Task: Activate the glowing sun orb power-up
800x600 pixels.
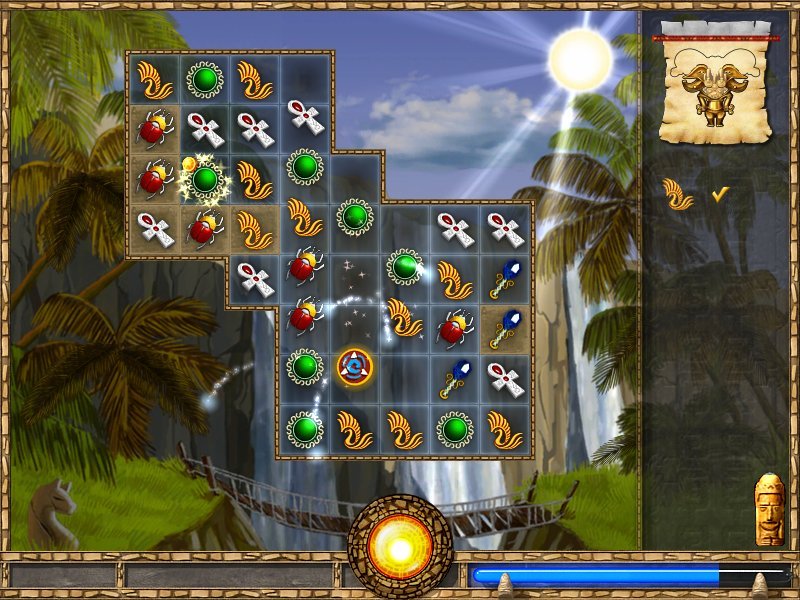Action: [x=400, y=546]
